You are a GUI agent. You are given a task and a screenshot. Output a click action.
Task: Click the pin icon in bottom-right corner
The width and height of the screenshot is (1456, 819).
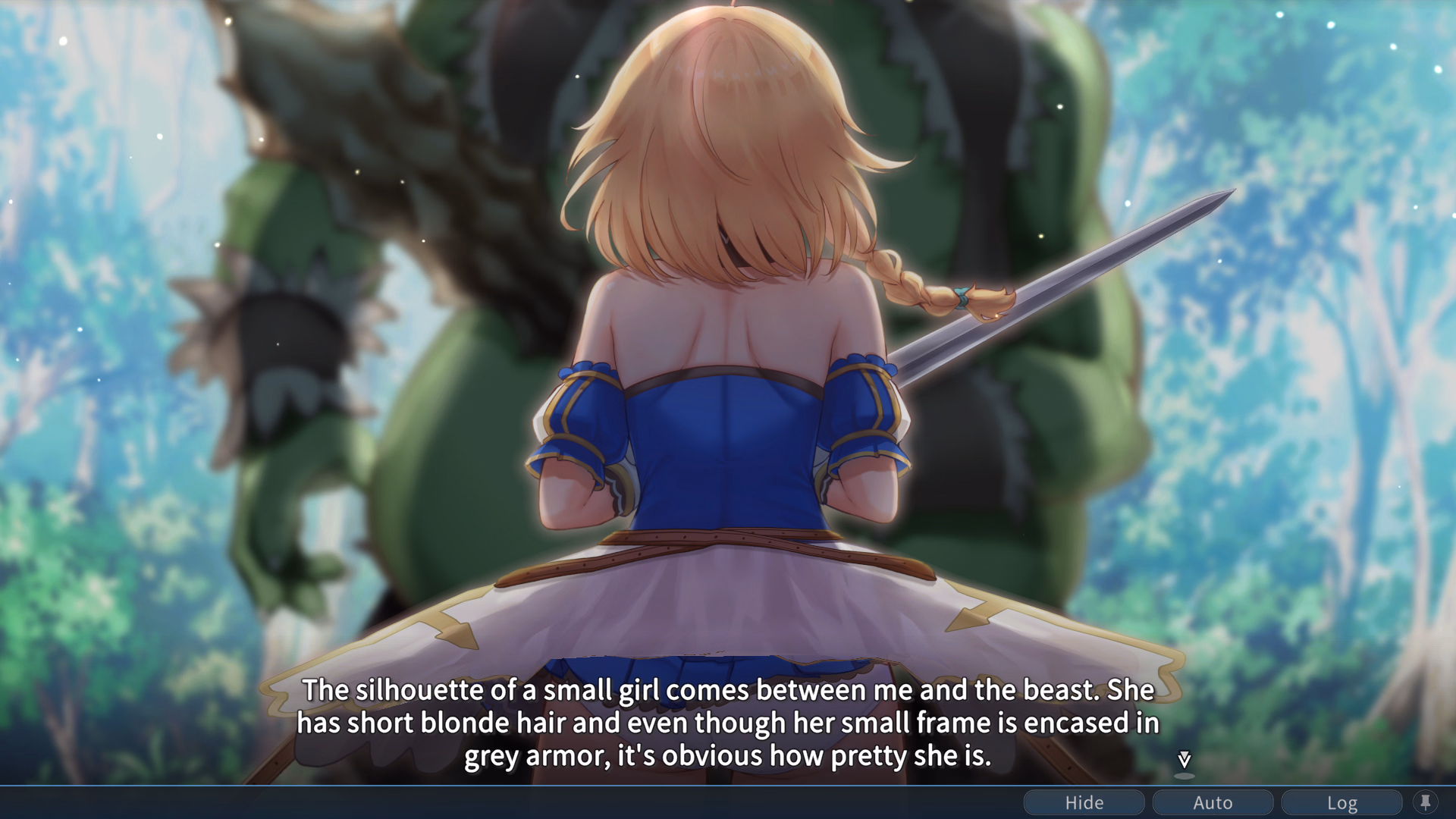(1424, 802)
